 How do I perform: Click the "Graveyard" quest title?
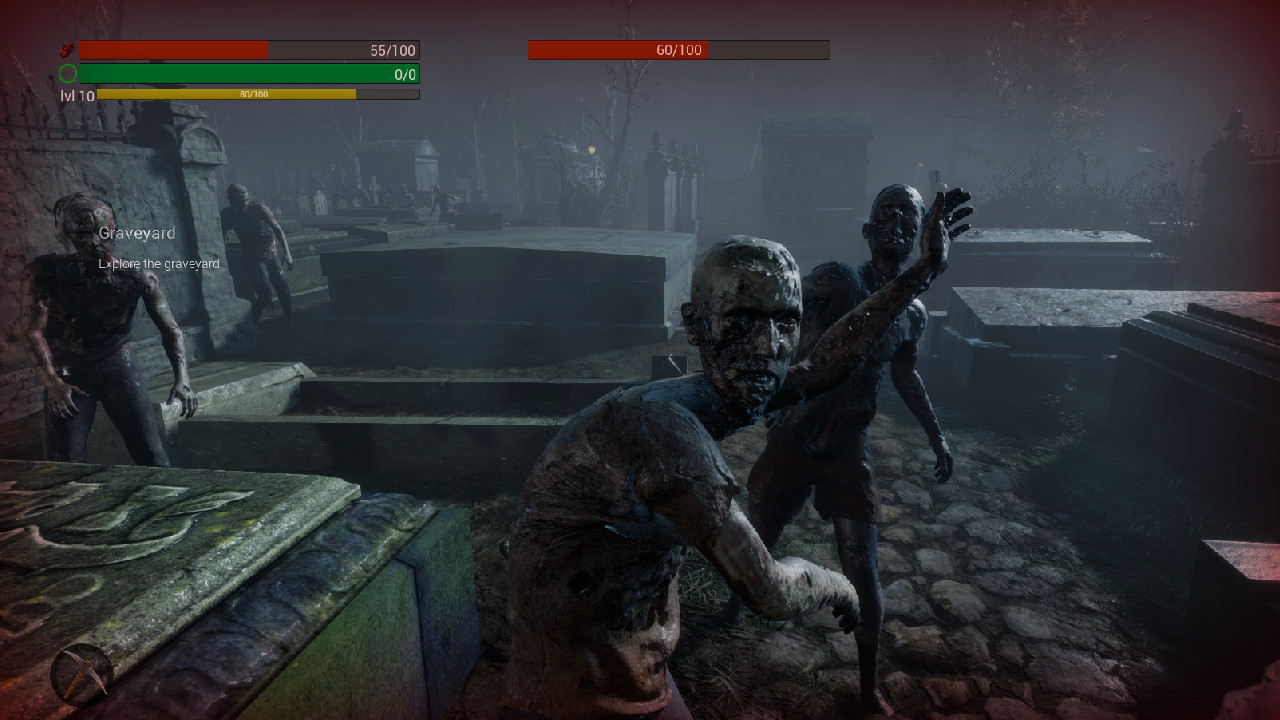135,232
